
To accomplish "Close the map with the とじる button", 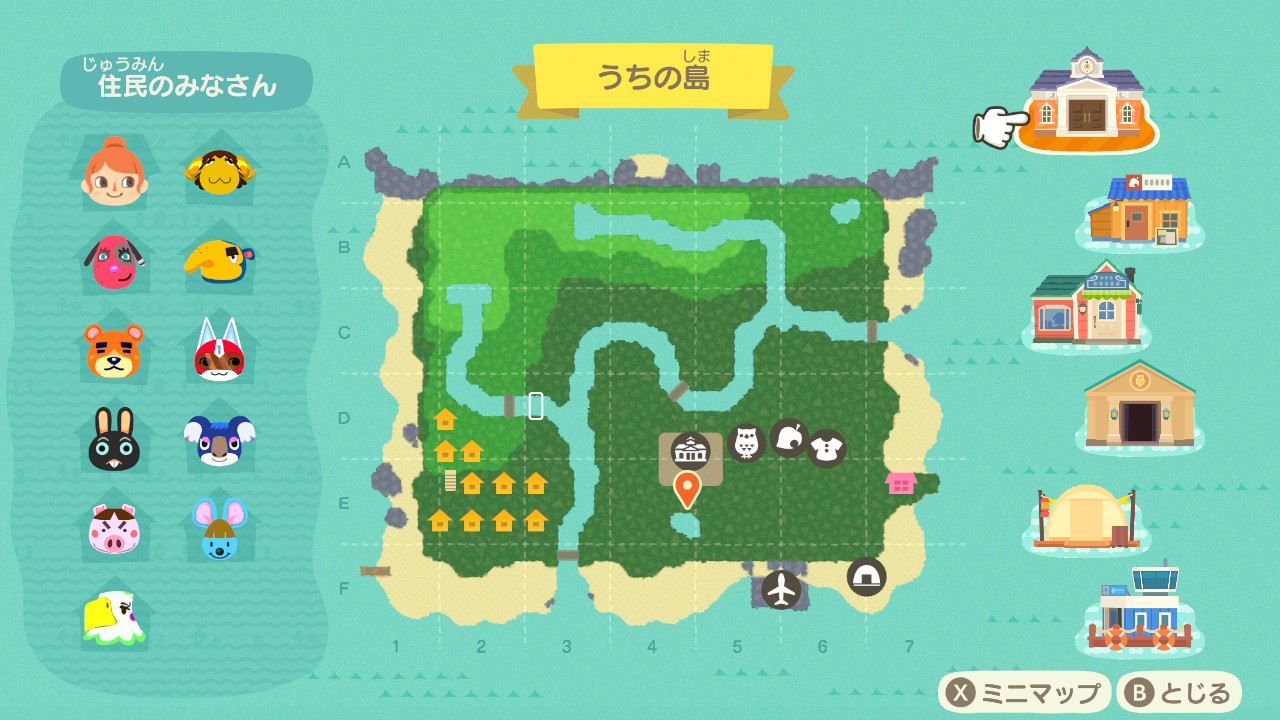I will 1179,692.
